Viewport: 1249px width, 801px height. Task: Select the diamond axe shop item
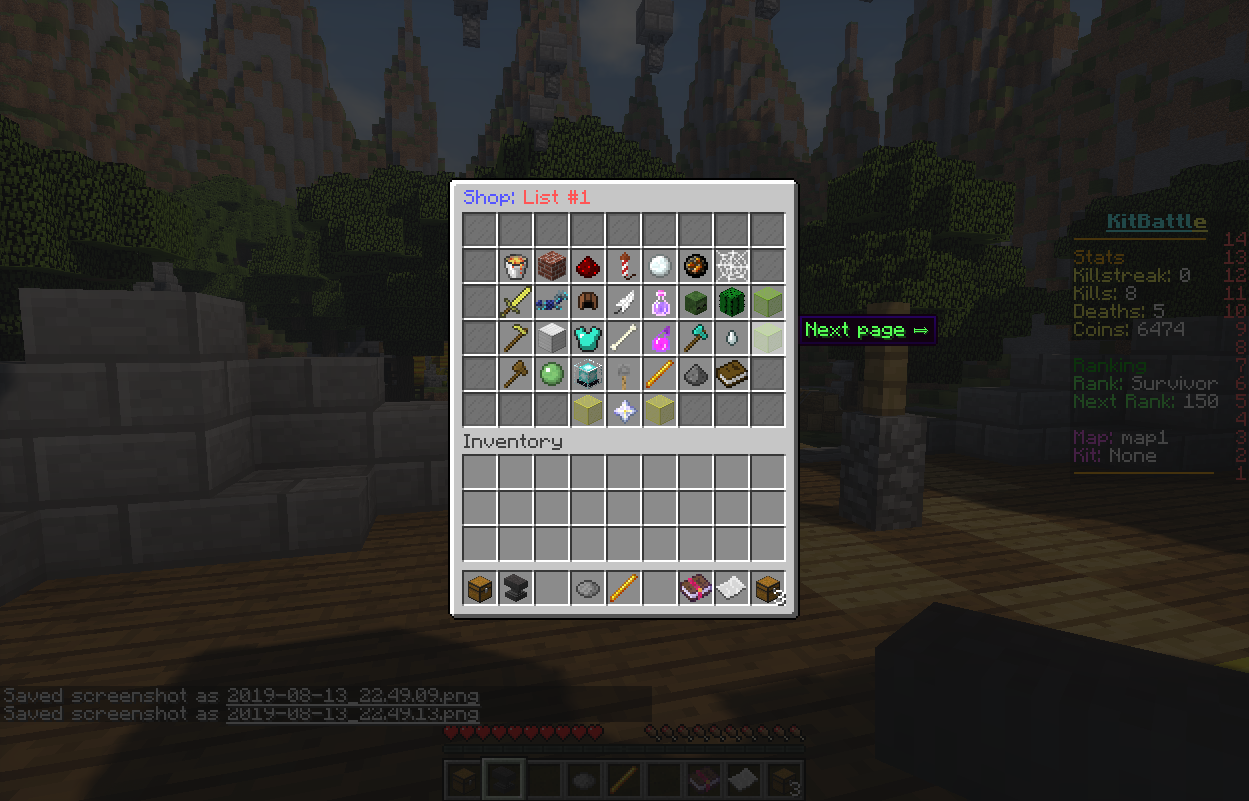696,338
